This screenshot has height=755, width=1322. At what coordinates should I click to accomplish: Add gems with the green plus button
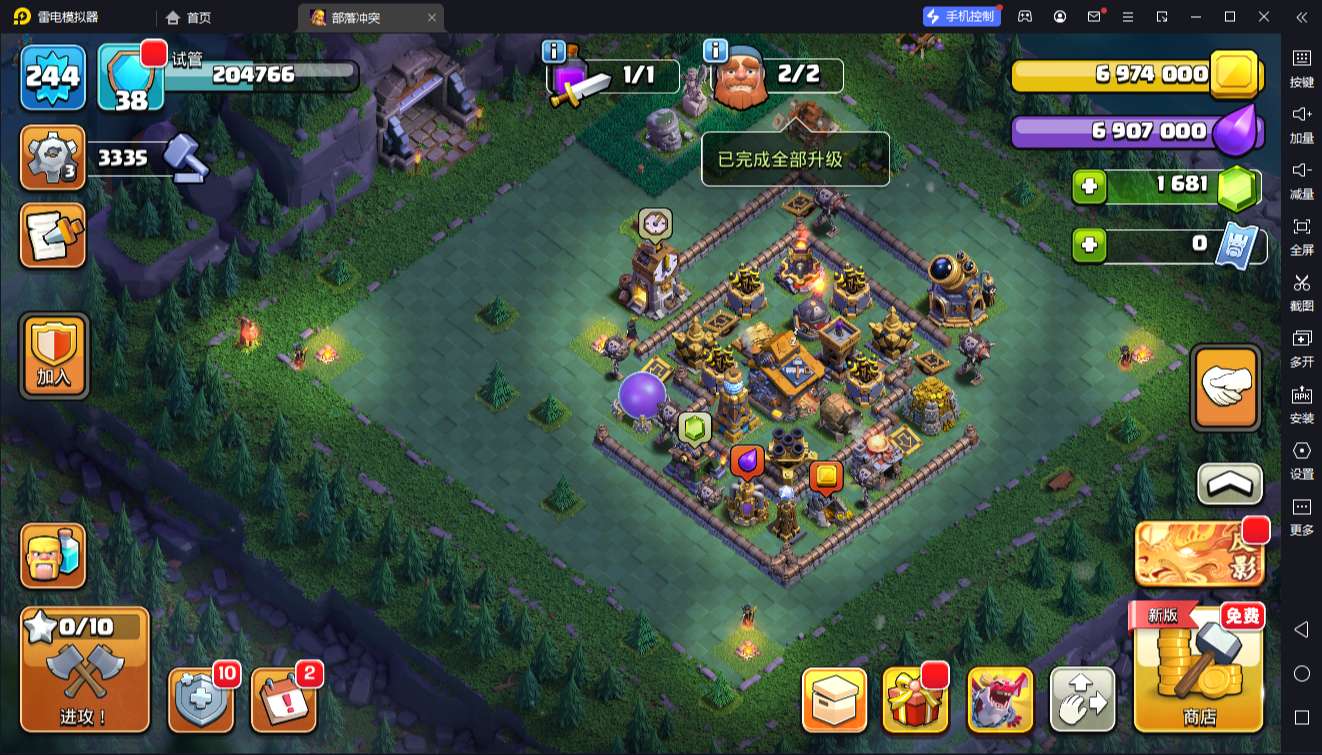(1090, 186)
